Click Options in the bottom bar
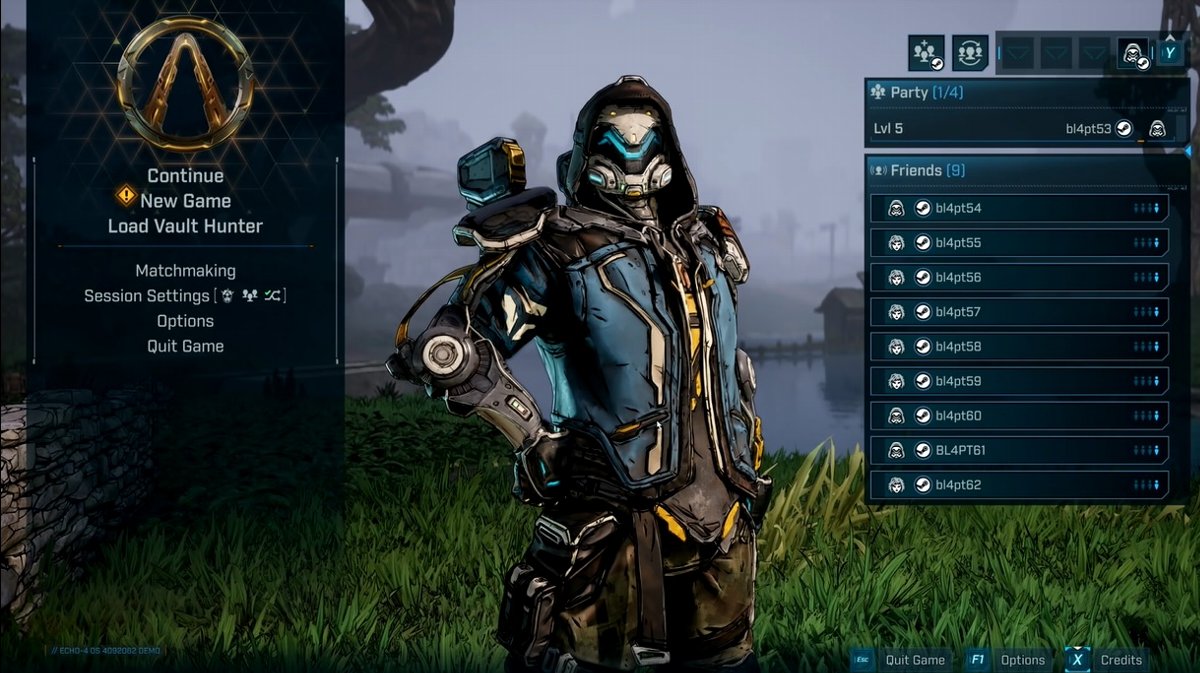 [1010, 660]
